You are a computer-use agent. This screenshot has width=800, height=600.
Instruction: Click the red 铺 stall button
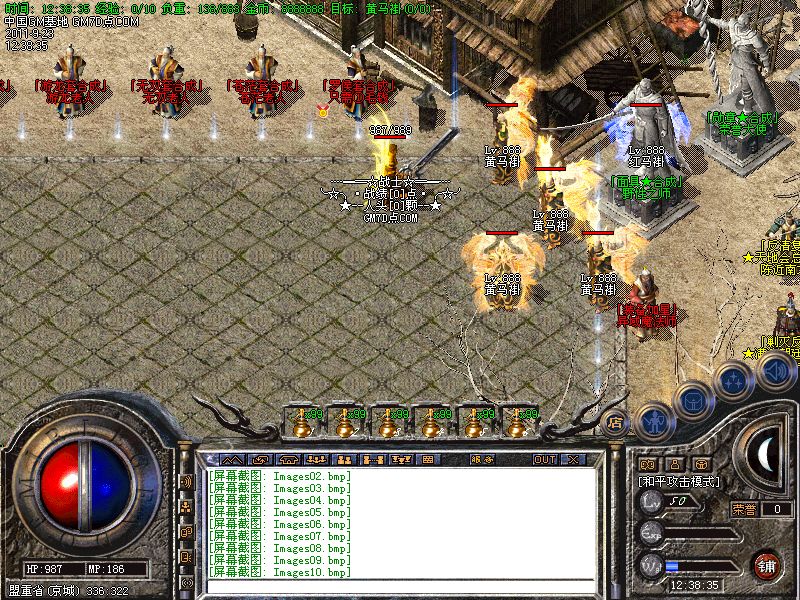coord(766,564)
